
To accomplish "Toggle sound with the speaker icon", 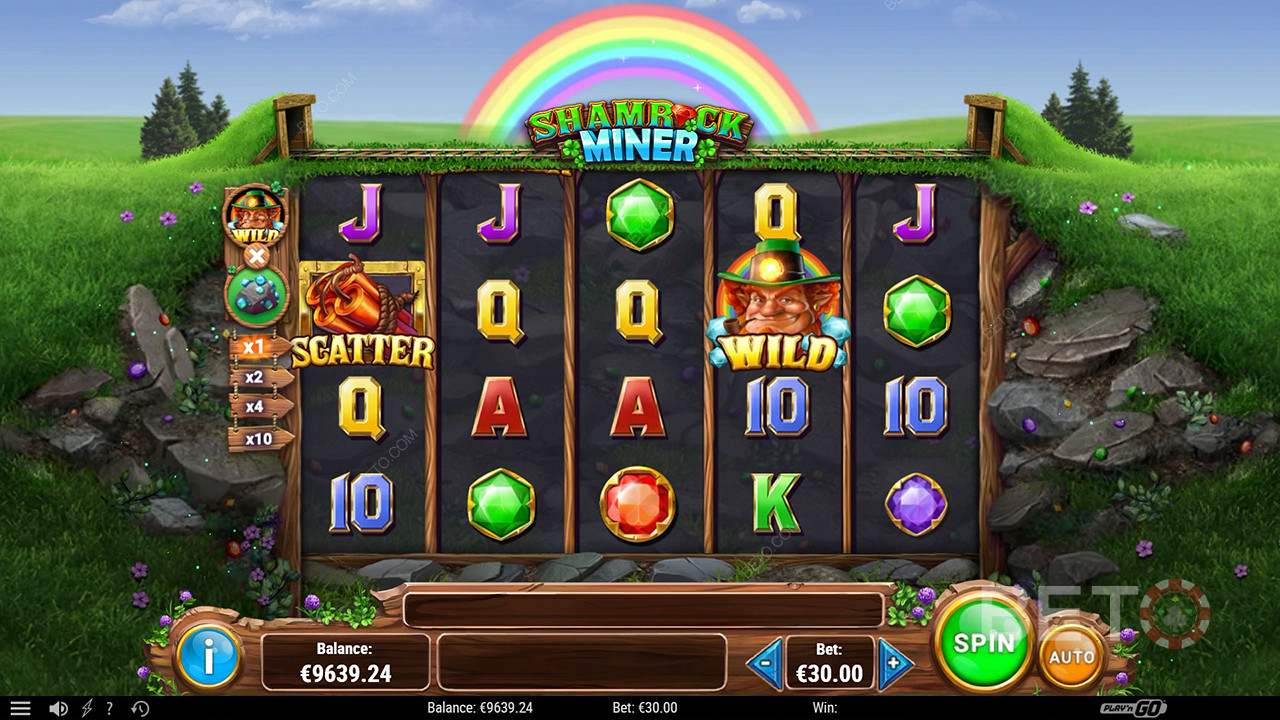I will (x=58, y=708).
